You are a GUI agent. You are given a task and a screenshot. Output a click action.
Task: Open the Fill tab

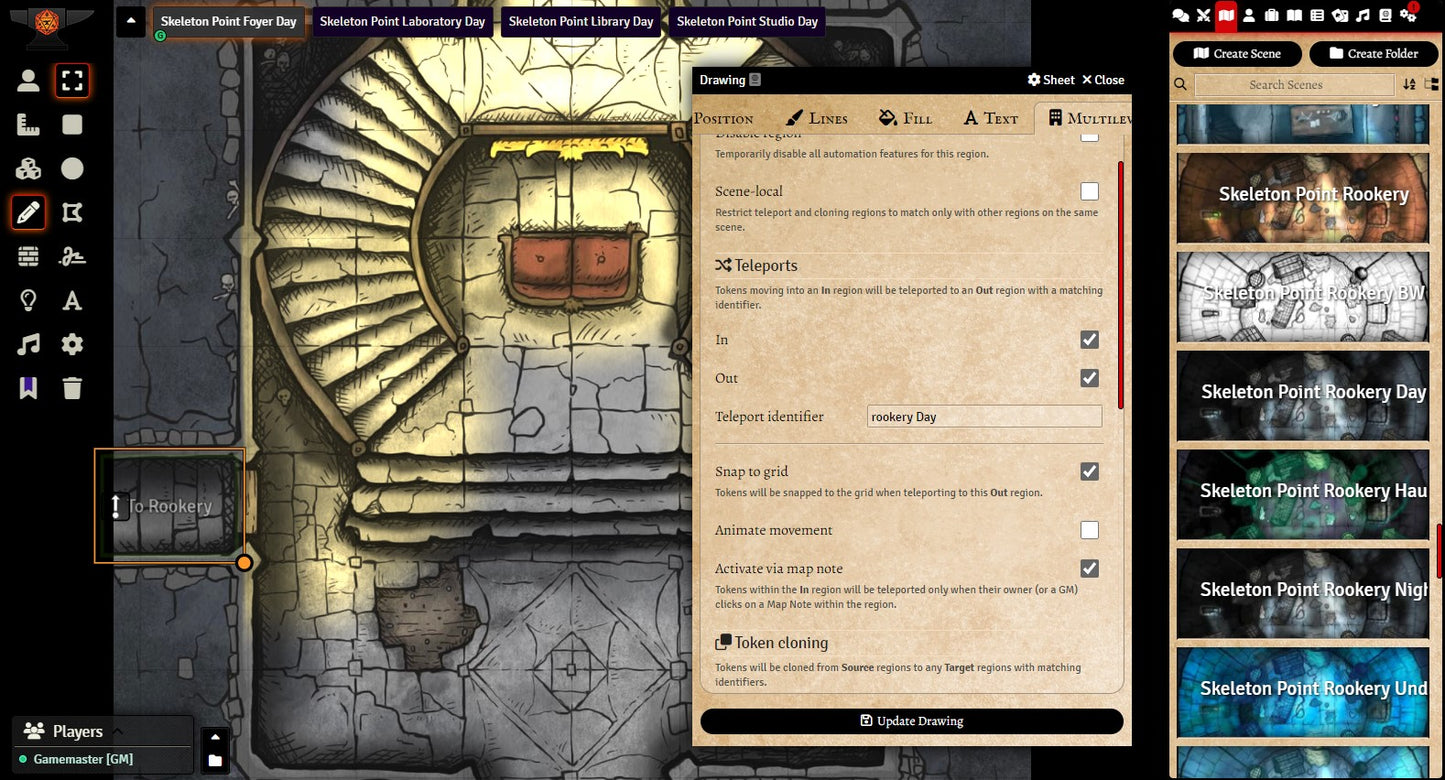point(905,118)
